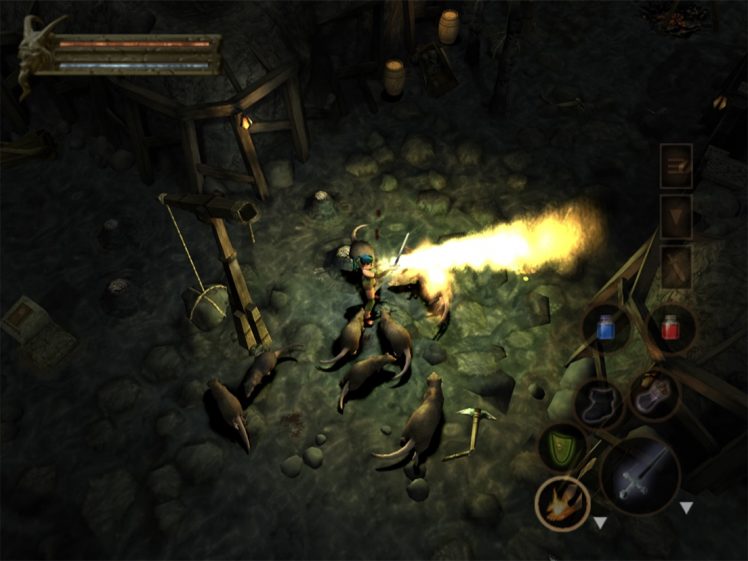
Task: Activate the boot ability button
Action: [x=598, y=402]
